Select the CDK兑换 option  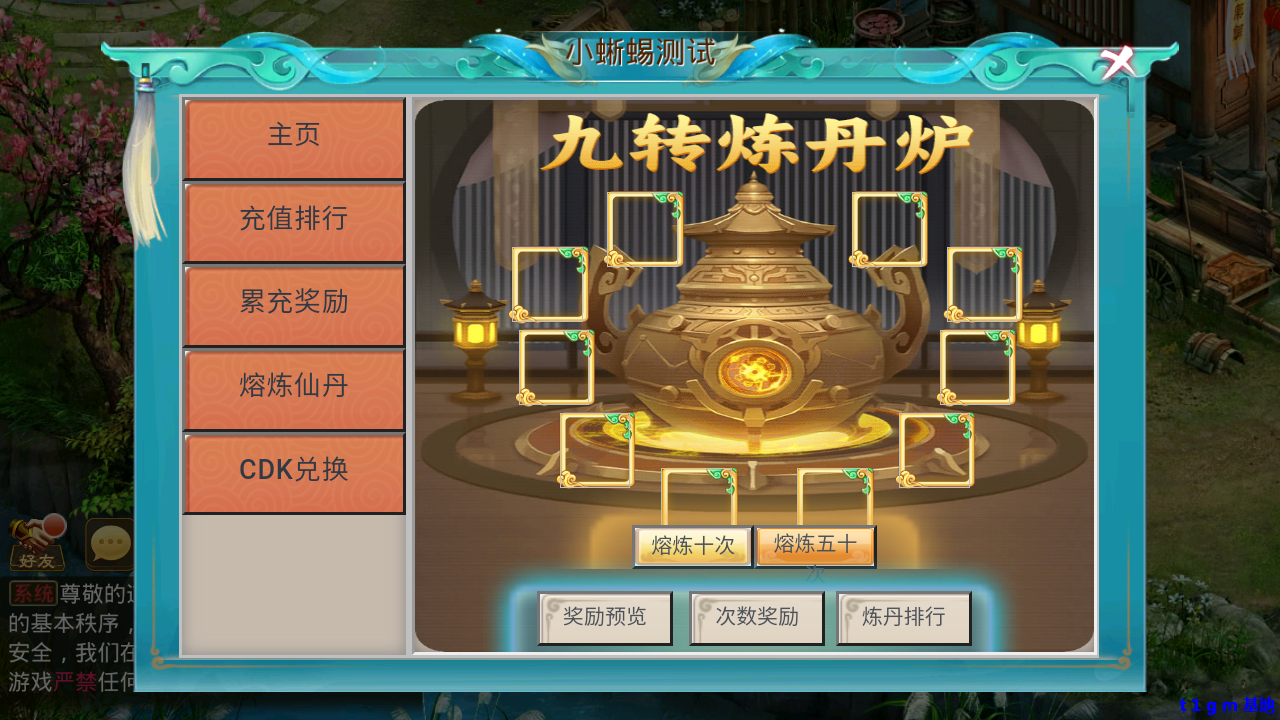(294, 471)
